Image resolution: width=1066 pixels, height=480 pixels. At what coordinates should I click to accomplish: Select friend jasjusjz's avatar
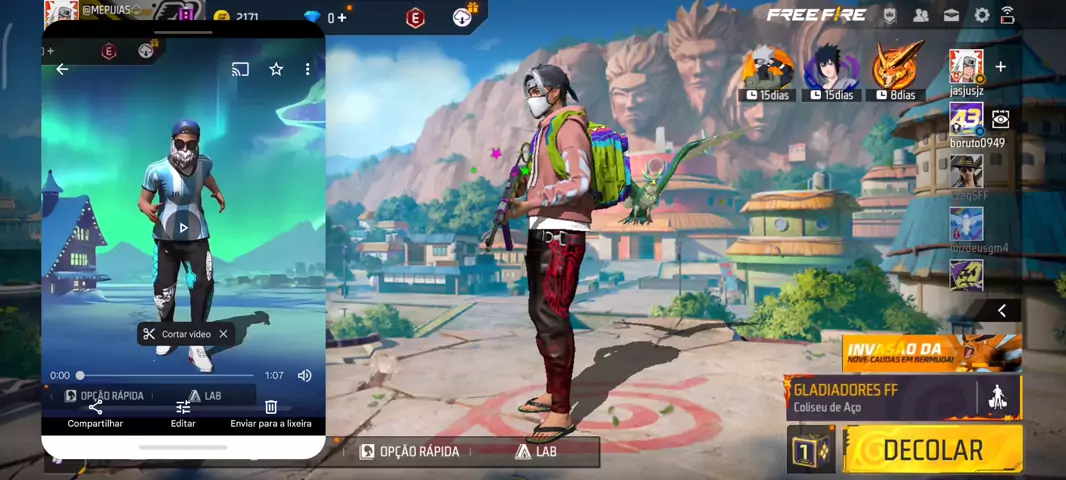point(966,67)
